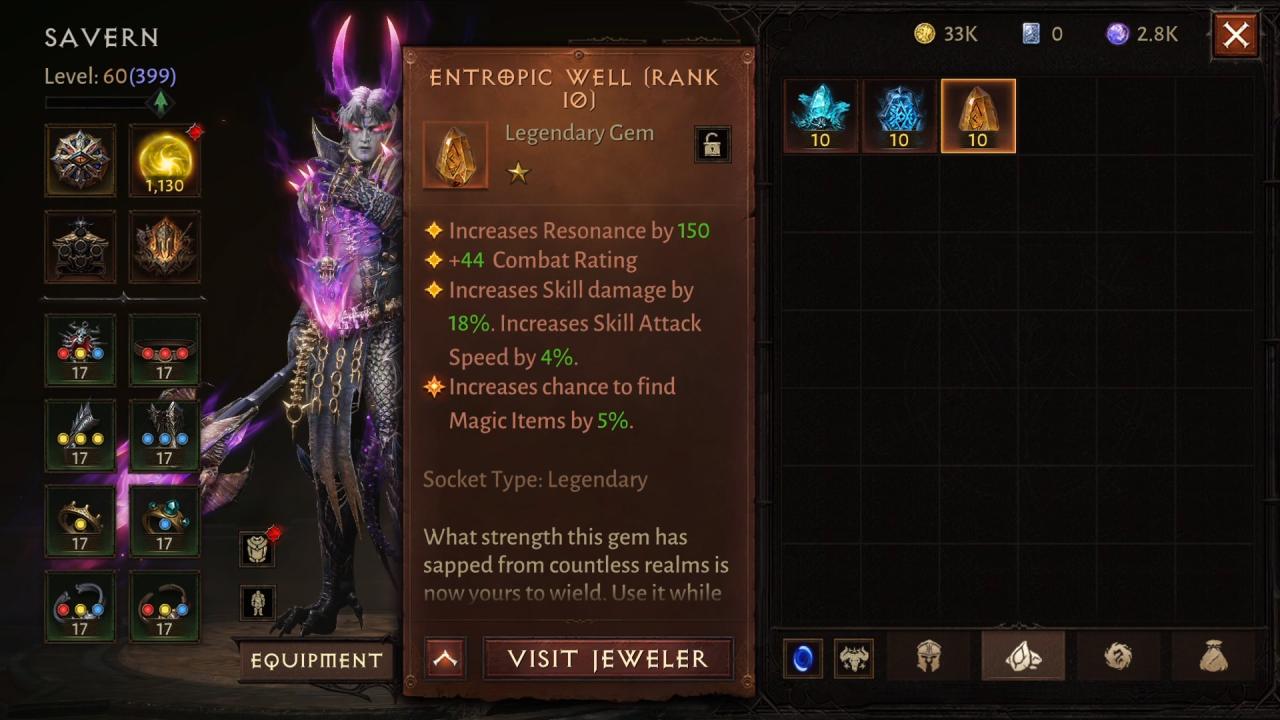Select the orange Entropic Well gem slot

click(x=978, y=116)
